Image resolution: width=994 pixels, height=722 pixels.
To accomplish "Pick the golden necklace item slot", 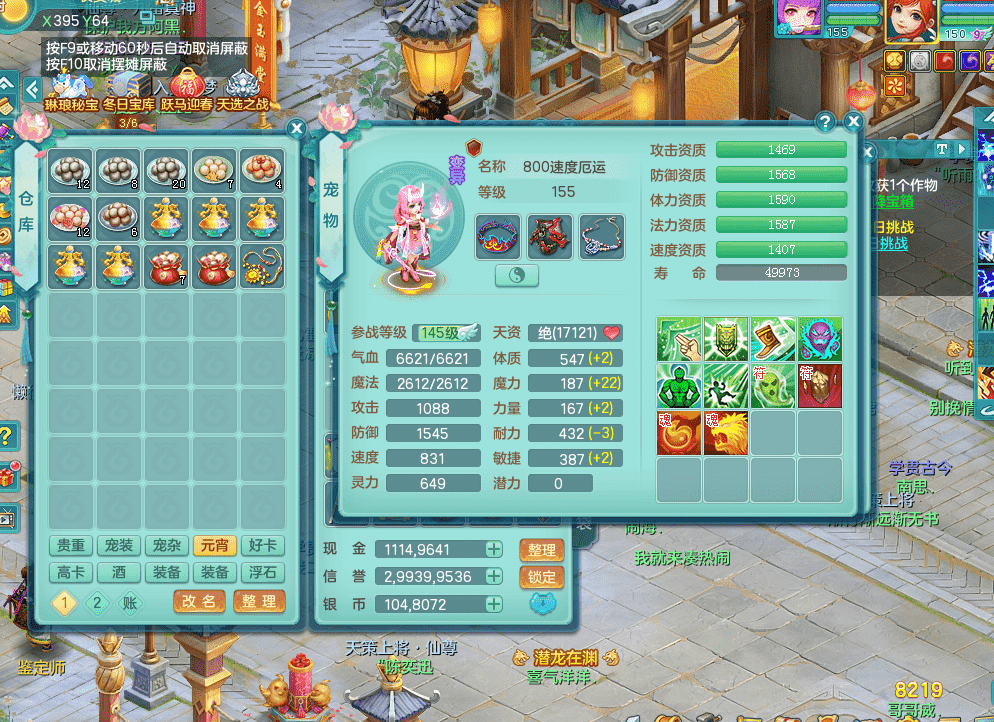I will coord(262,267).
